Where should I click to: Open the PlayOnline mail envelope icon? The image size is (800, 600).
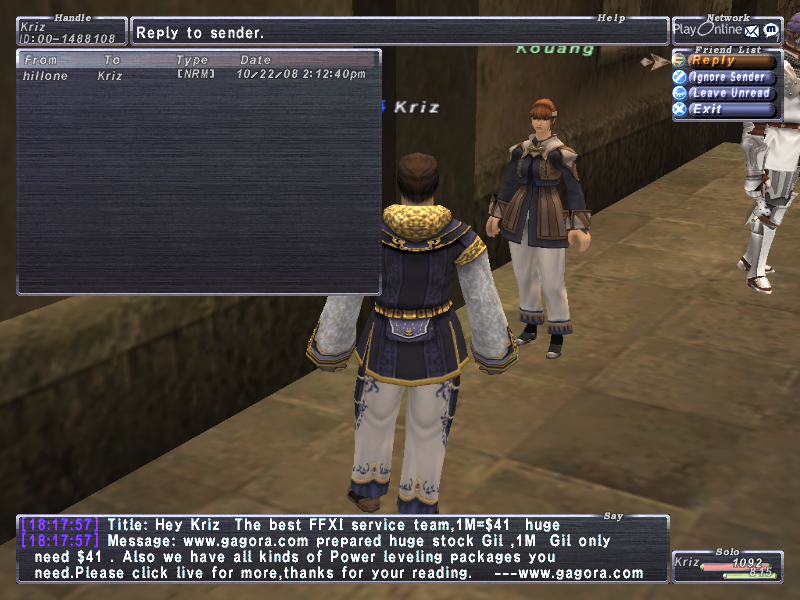pos(752,30)
